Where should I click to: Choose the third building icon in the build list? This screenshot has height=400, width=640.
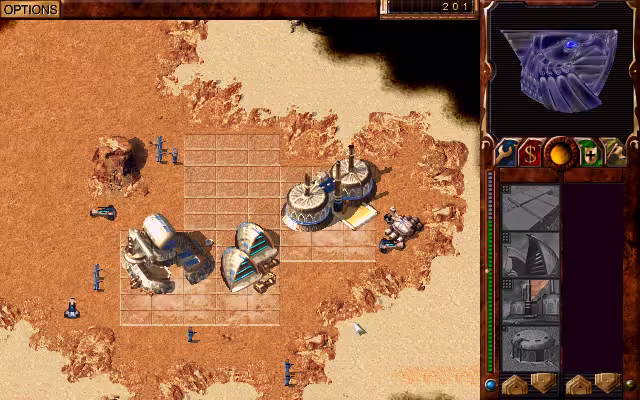pyautogui.click(x=530, y=300)
